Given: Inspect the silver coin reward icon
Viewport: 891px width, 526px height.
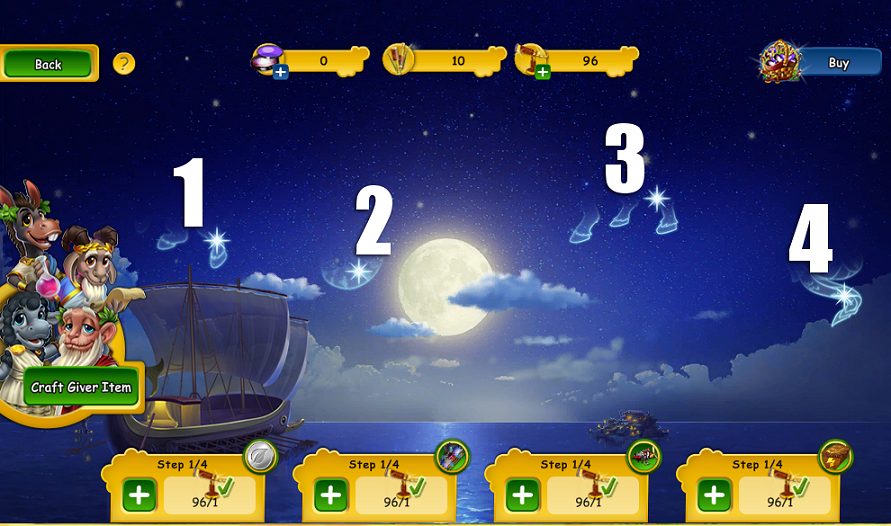Looking at the screenshot, I should coord(260,457).
